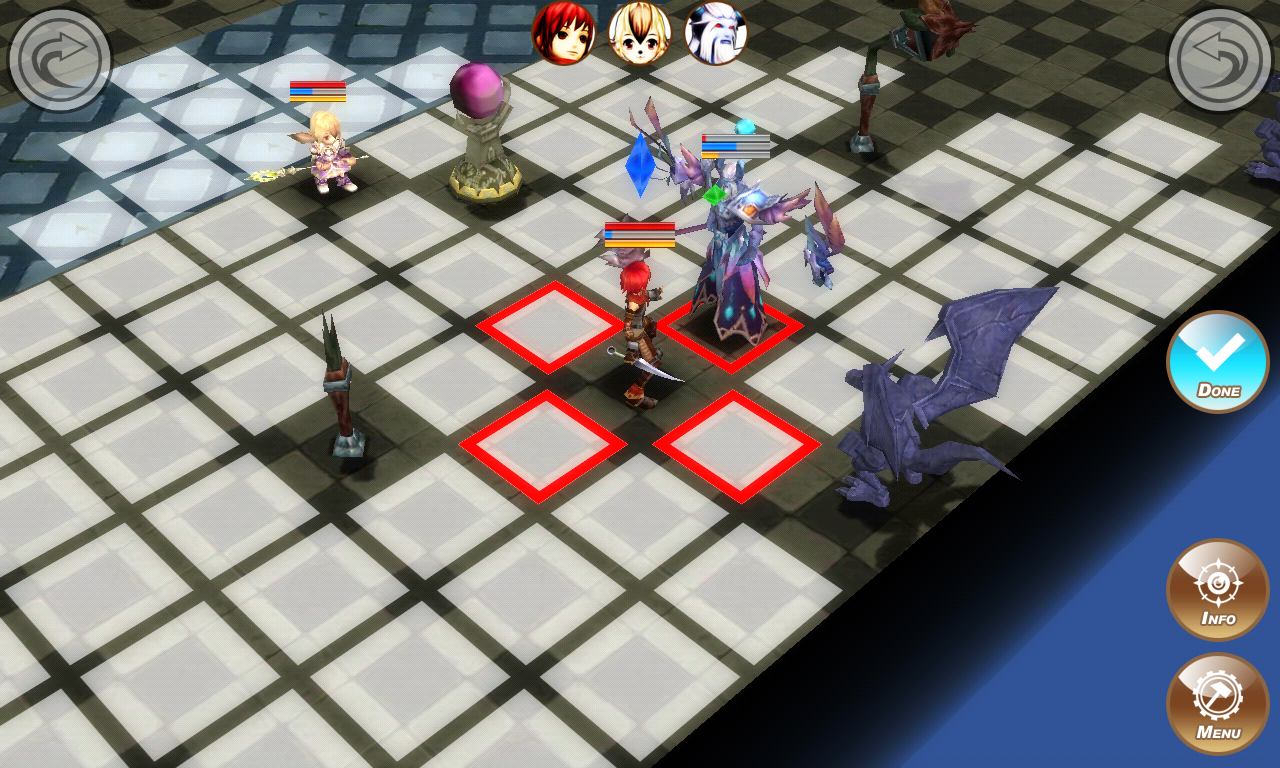Viewport: 1280px width, 768px height.
Task: Choose the lower-right red highlighted tile
Action: pos(737,445)
